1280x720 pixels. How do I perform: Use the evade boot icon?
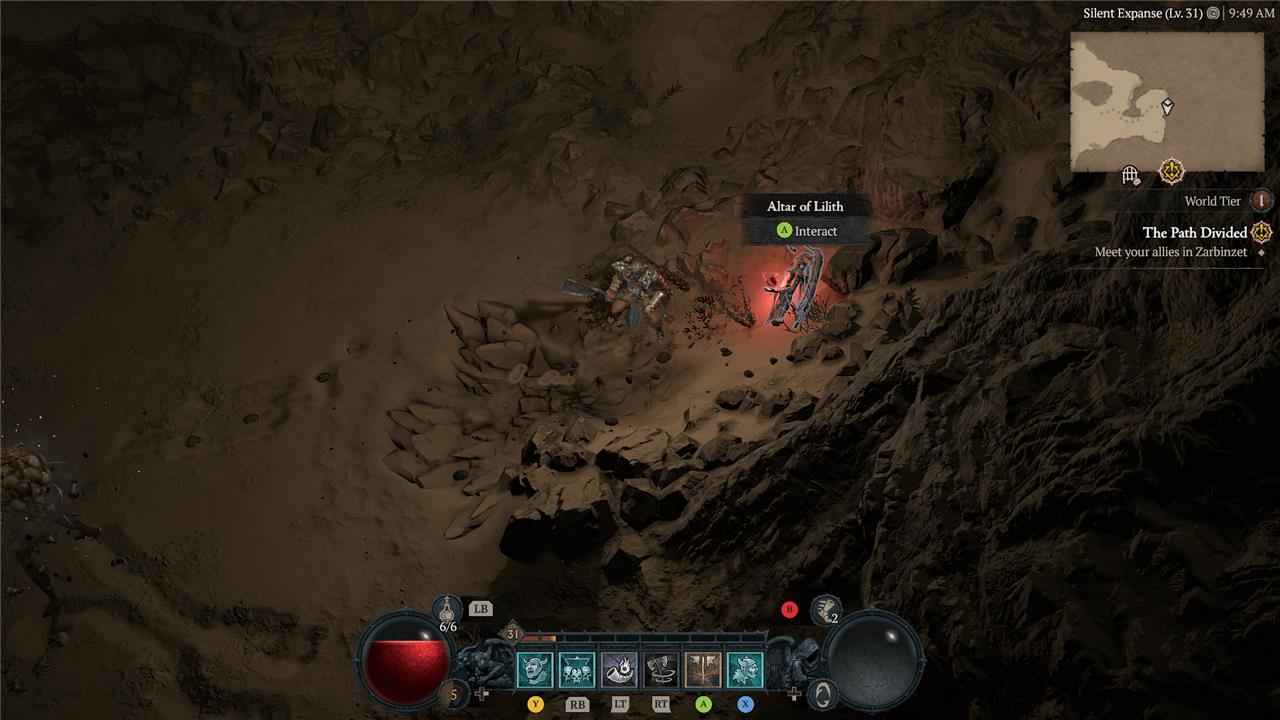[825, 608]
